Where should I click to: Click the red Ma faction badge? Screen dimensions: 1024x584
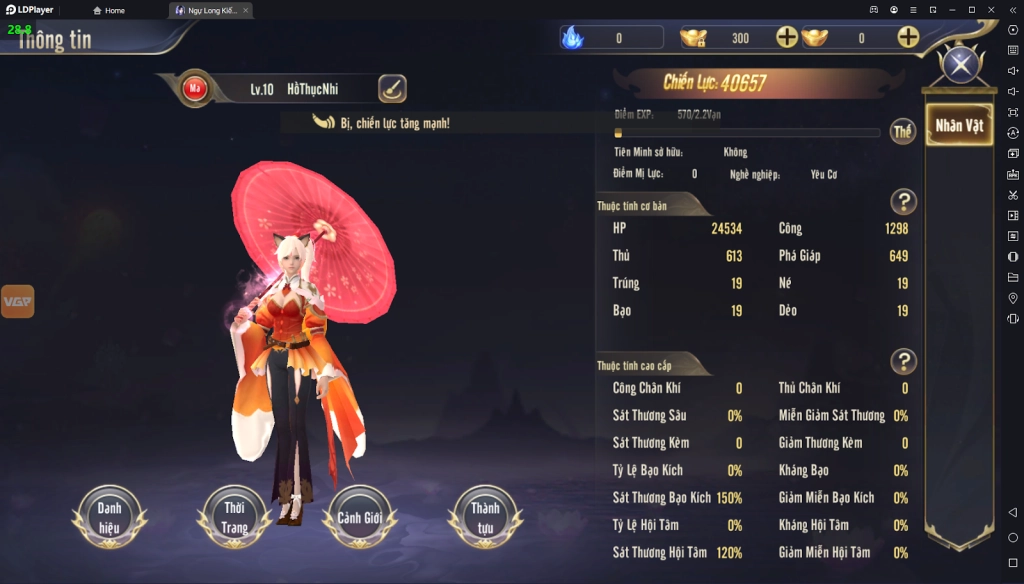click(195, 89)
